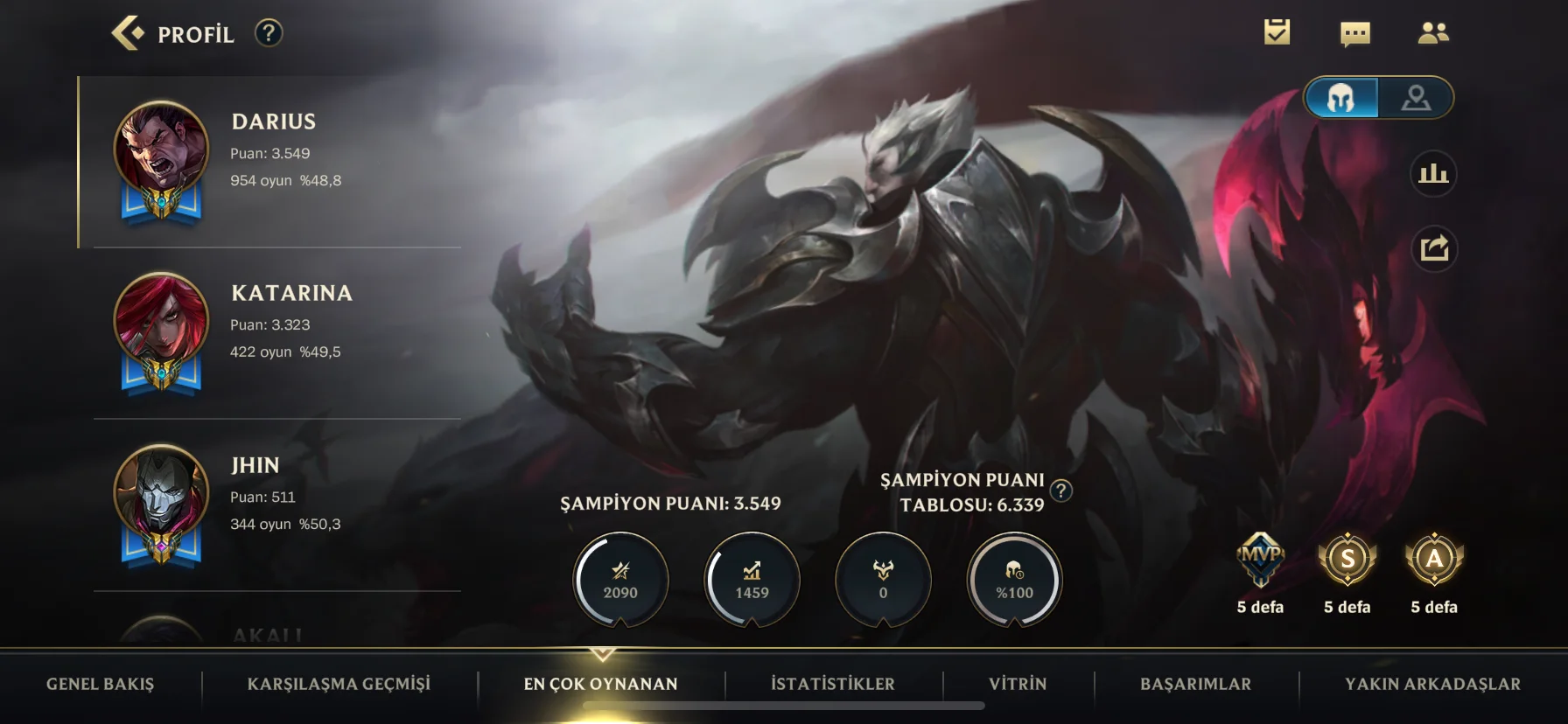Open the bar chart leaderboard icon
This screenshot has width=1568, height=724.
[x=1433, y=174]
